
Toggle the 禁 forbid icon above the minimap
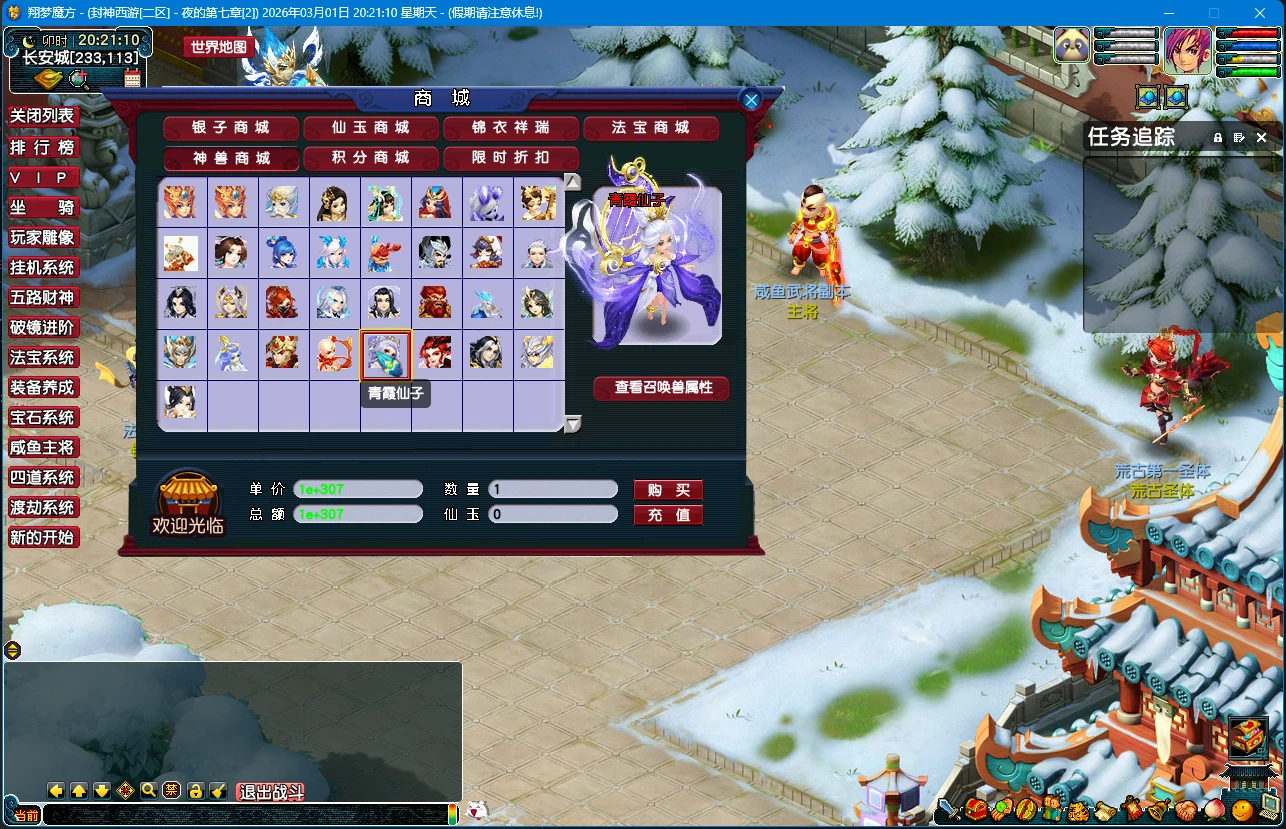point(171,789)
